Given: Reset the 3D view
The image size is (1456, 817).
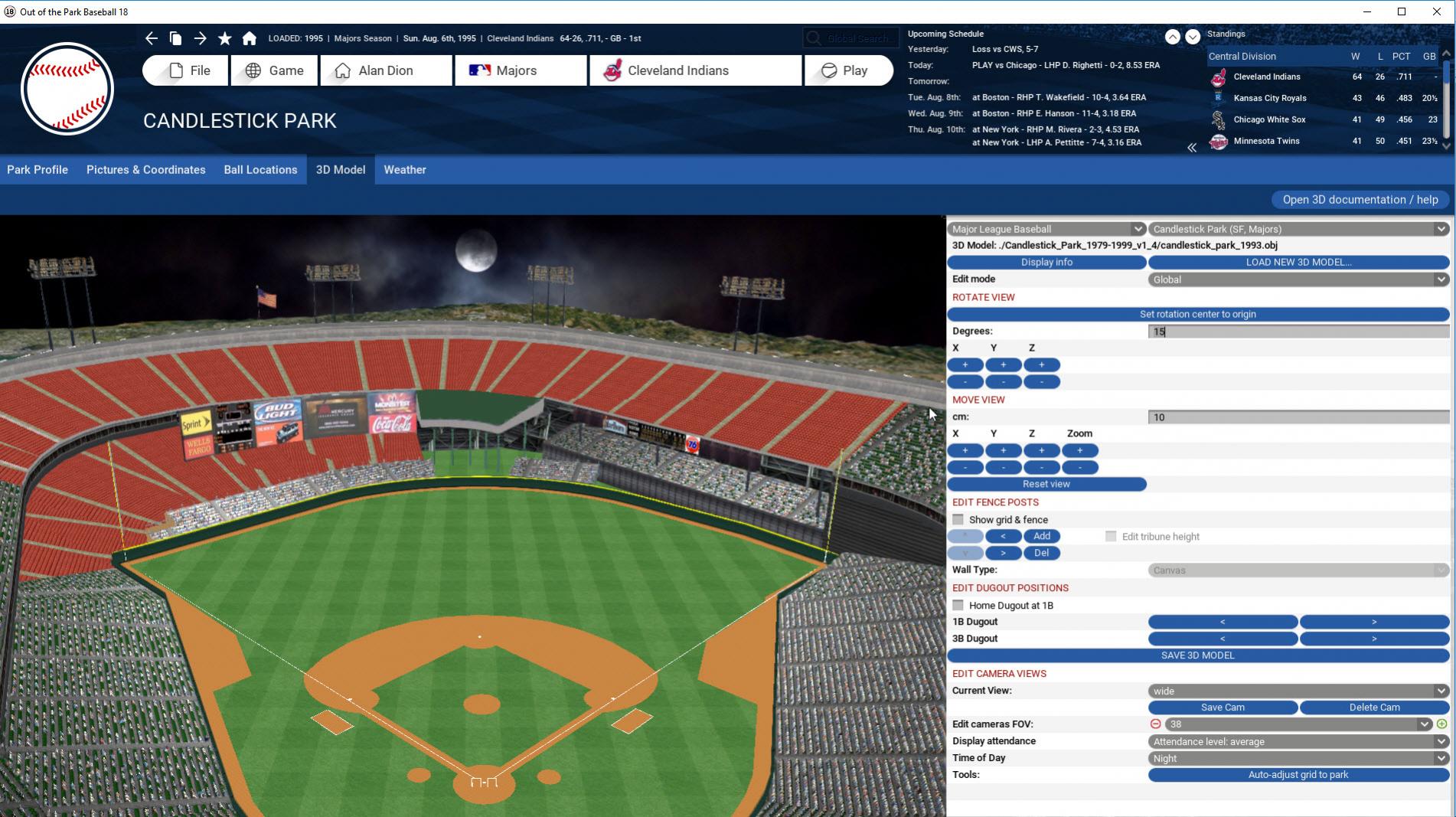Looking at the screenshot, I should coord(1046,484).
